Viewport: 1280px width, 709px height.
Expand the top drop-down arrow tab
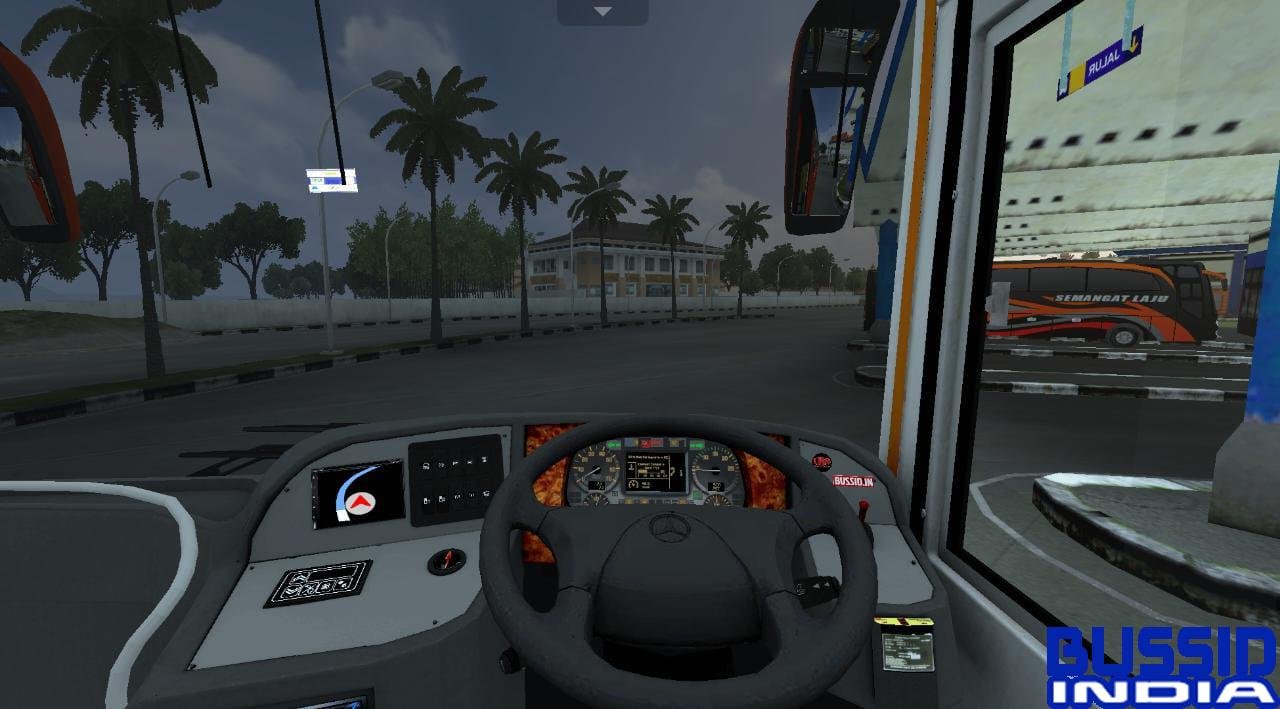[602, 12]
